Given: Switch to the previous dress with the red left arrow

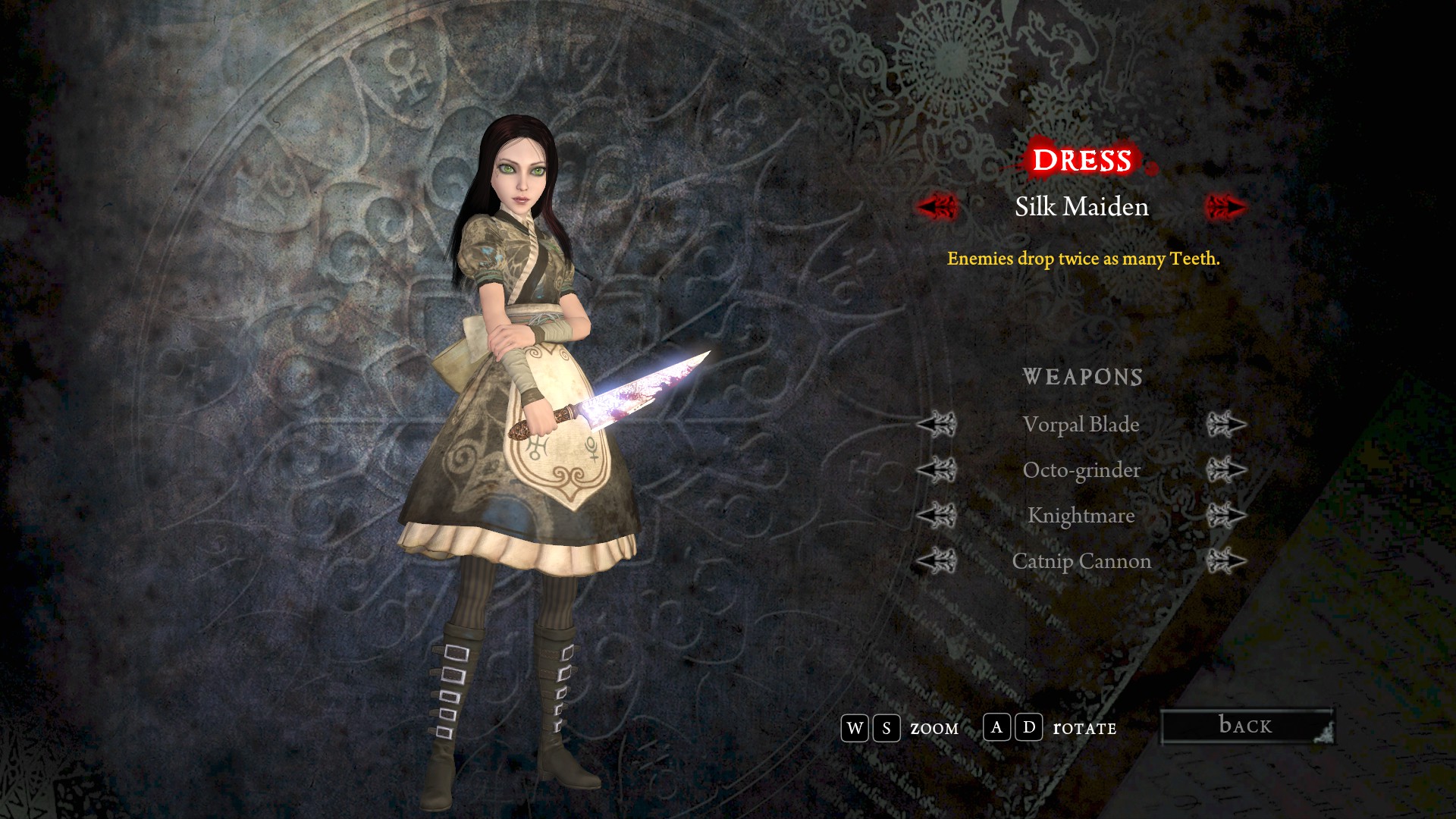Looking at the screenshot, I should [x=938, y=206].
